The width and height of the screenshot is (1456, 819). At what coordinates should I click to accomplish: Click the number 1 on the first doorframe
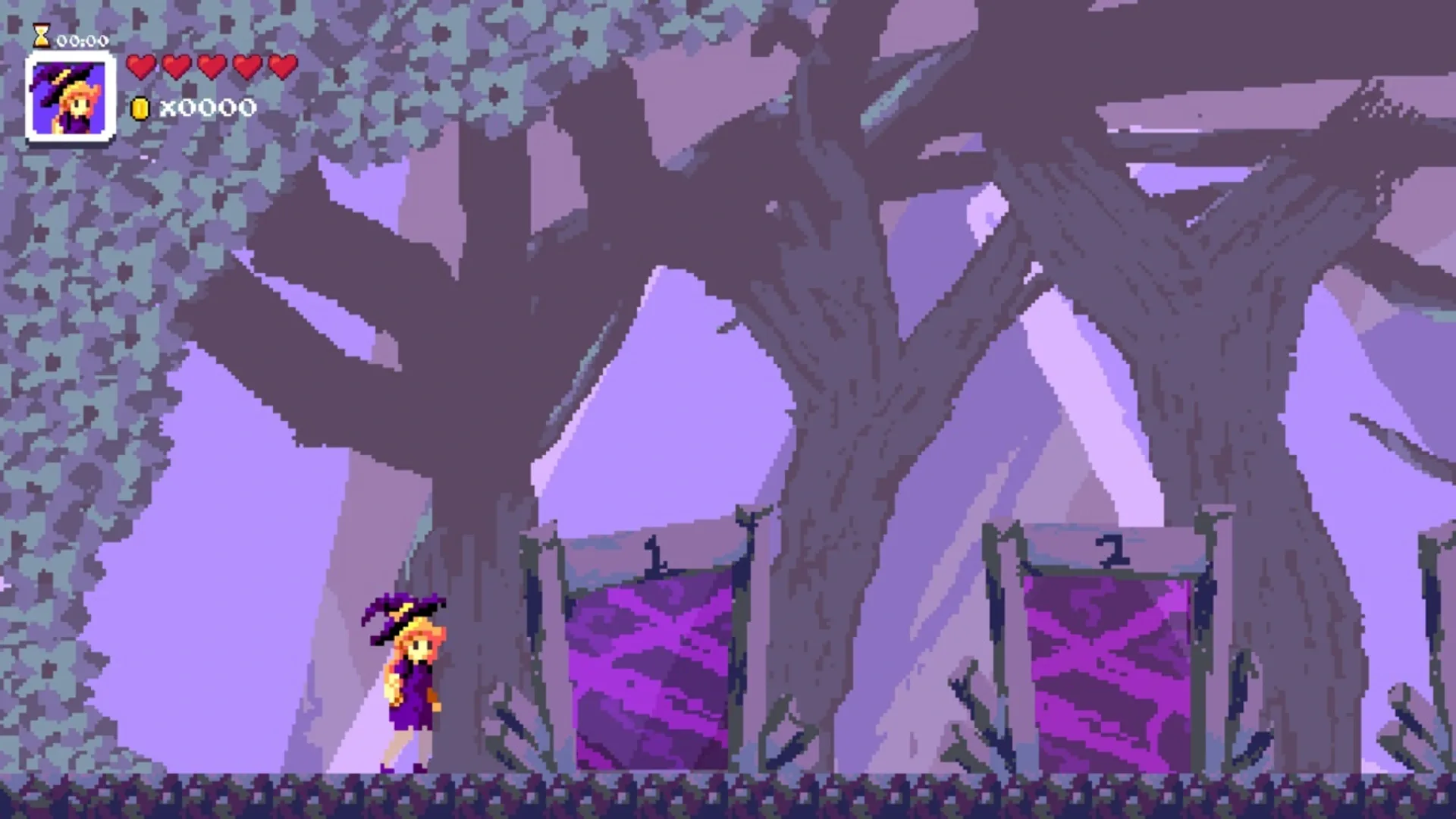coord(654,554)
